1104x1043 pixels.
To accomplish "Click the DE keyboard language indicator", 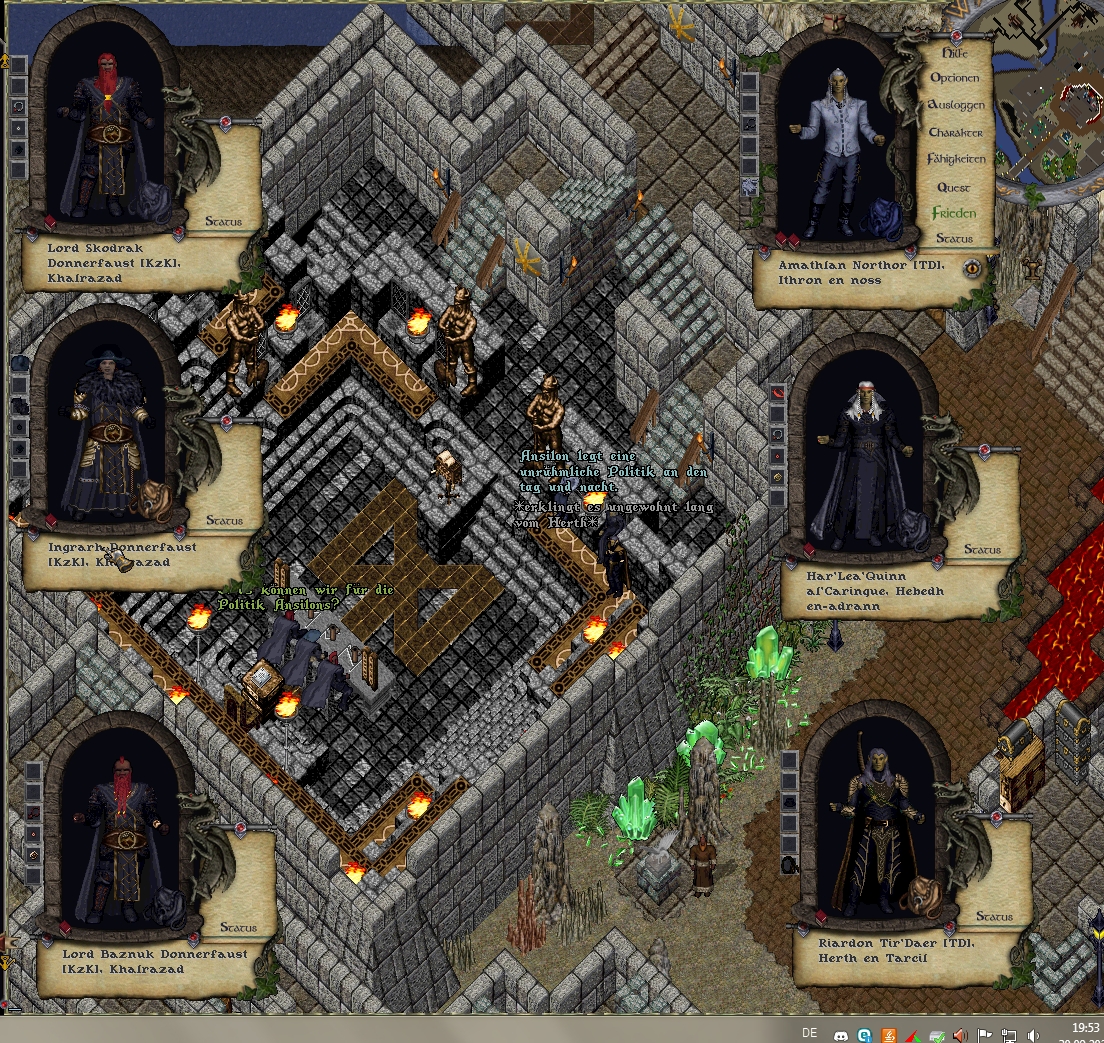I will pyautogui.click(x=810, y=1033).
